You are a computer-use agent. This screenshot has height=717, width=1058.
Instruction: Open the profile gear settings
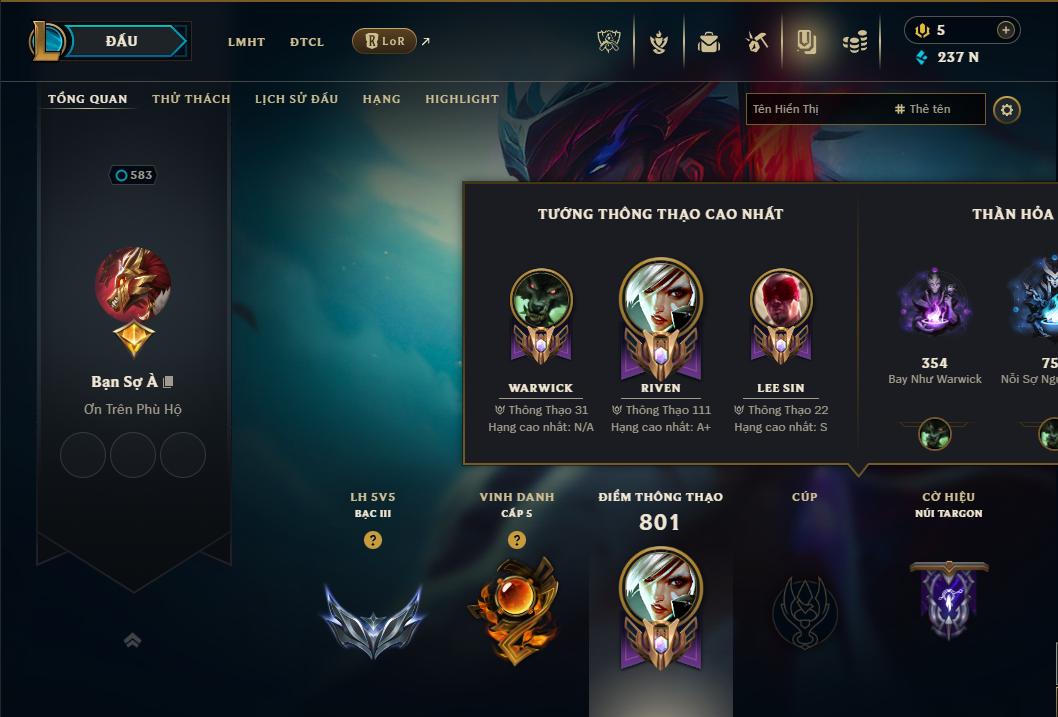pyautogui.click(x=1007, y=109)
